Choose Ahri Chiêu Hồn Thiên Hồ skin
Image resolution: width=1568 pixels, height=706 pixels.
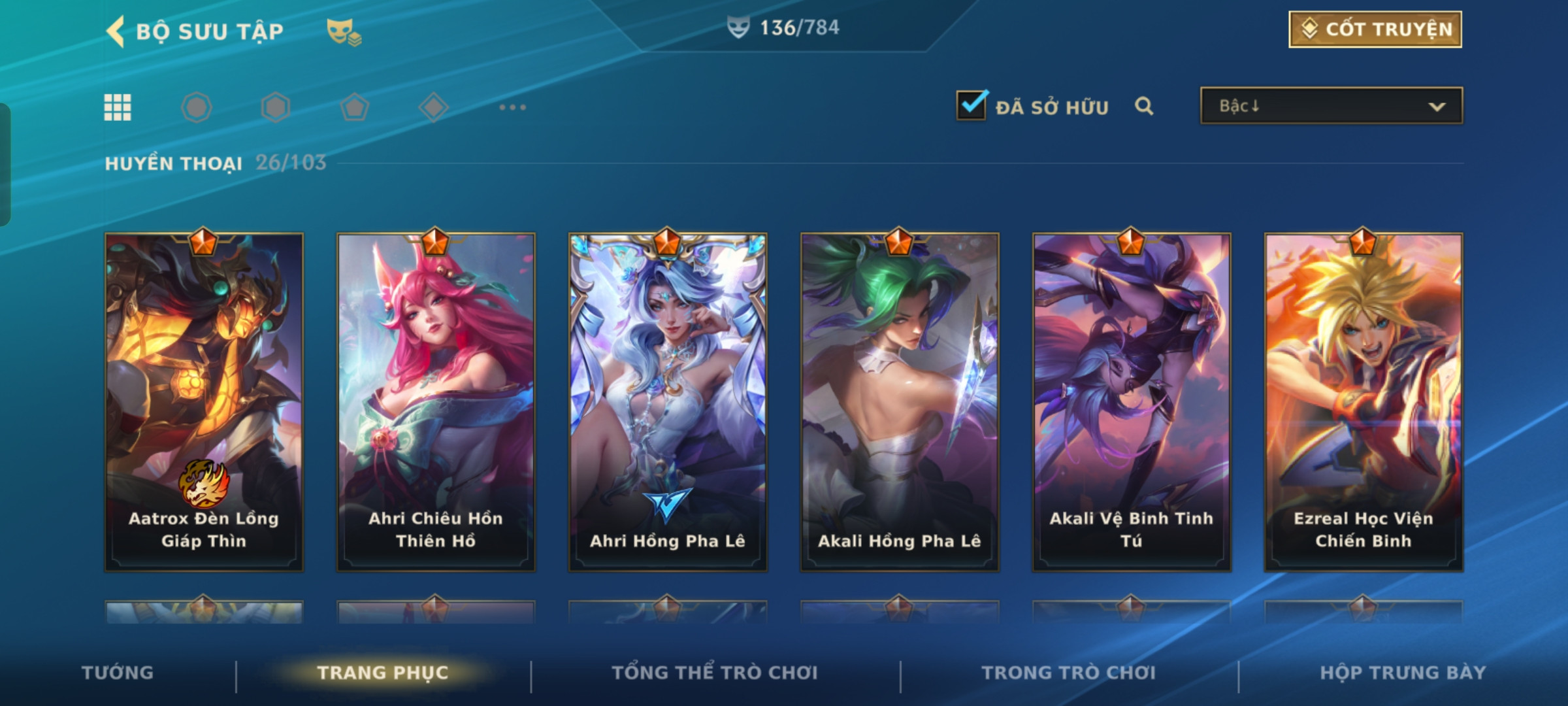pos(436,401)
